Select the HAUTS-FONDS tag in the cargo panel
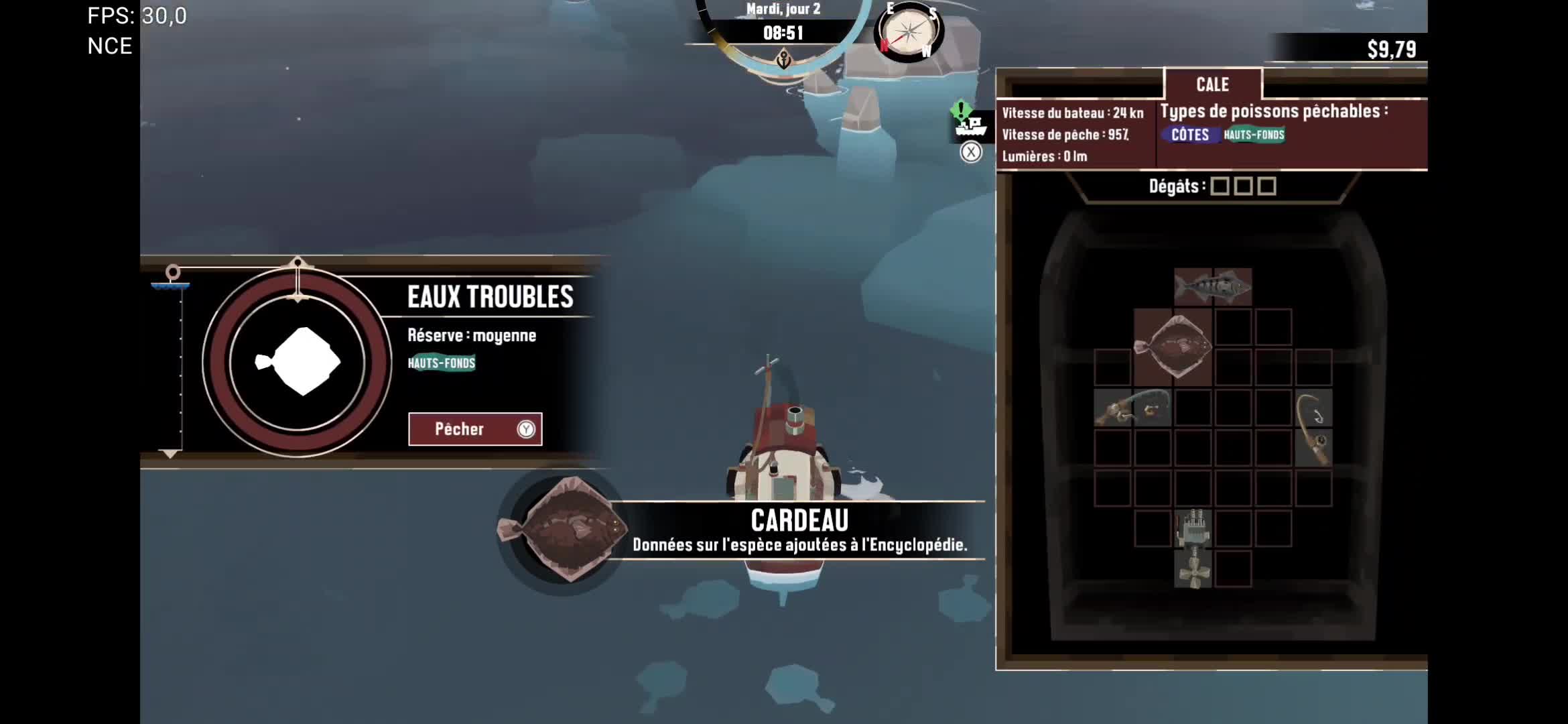1568x724 pixels. tap(1254, 135)
